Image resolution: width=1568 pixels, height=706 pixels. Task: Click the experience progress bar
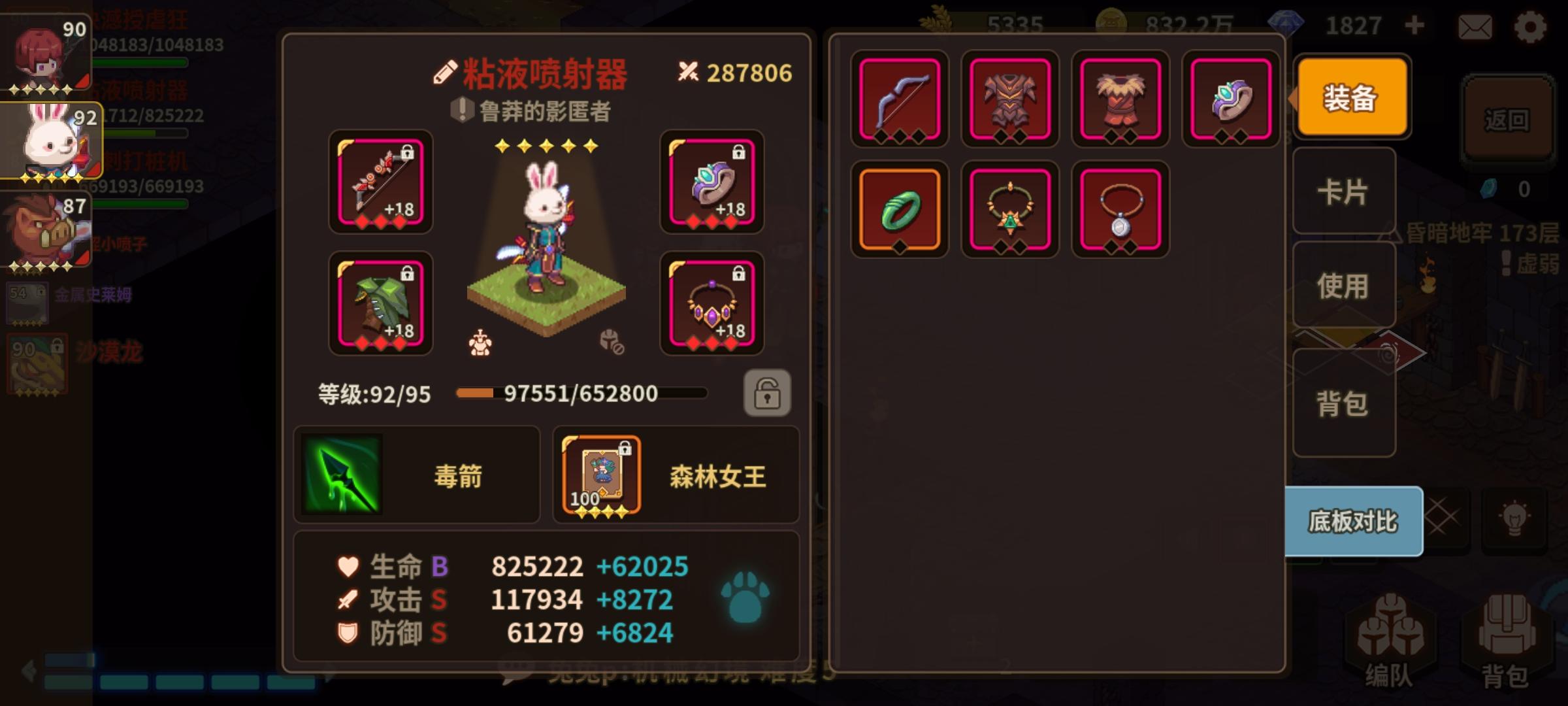tap(580, 393)
